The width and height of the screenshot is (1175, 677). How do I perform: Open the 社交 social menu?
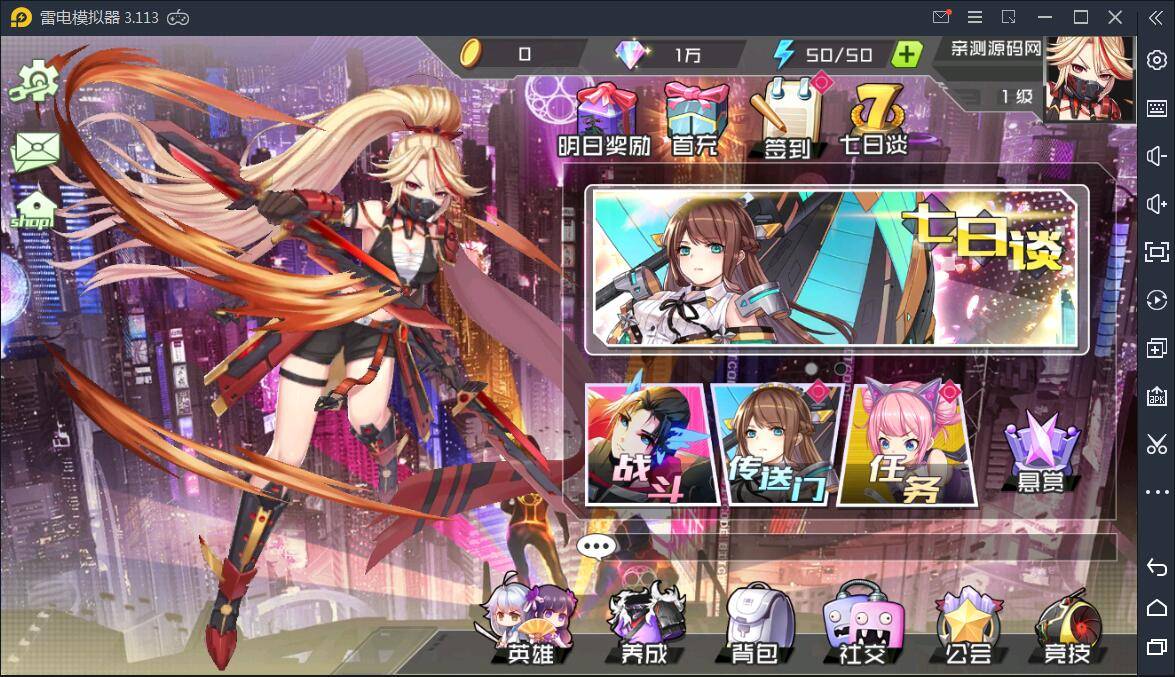(857, 625)
